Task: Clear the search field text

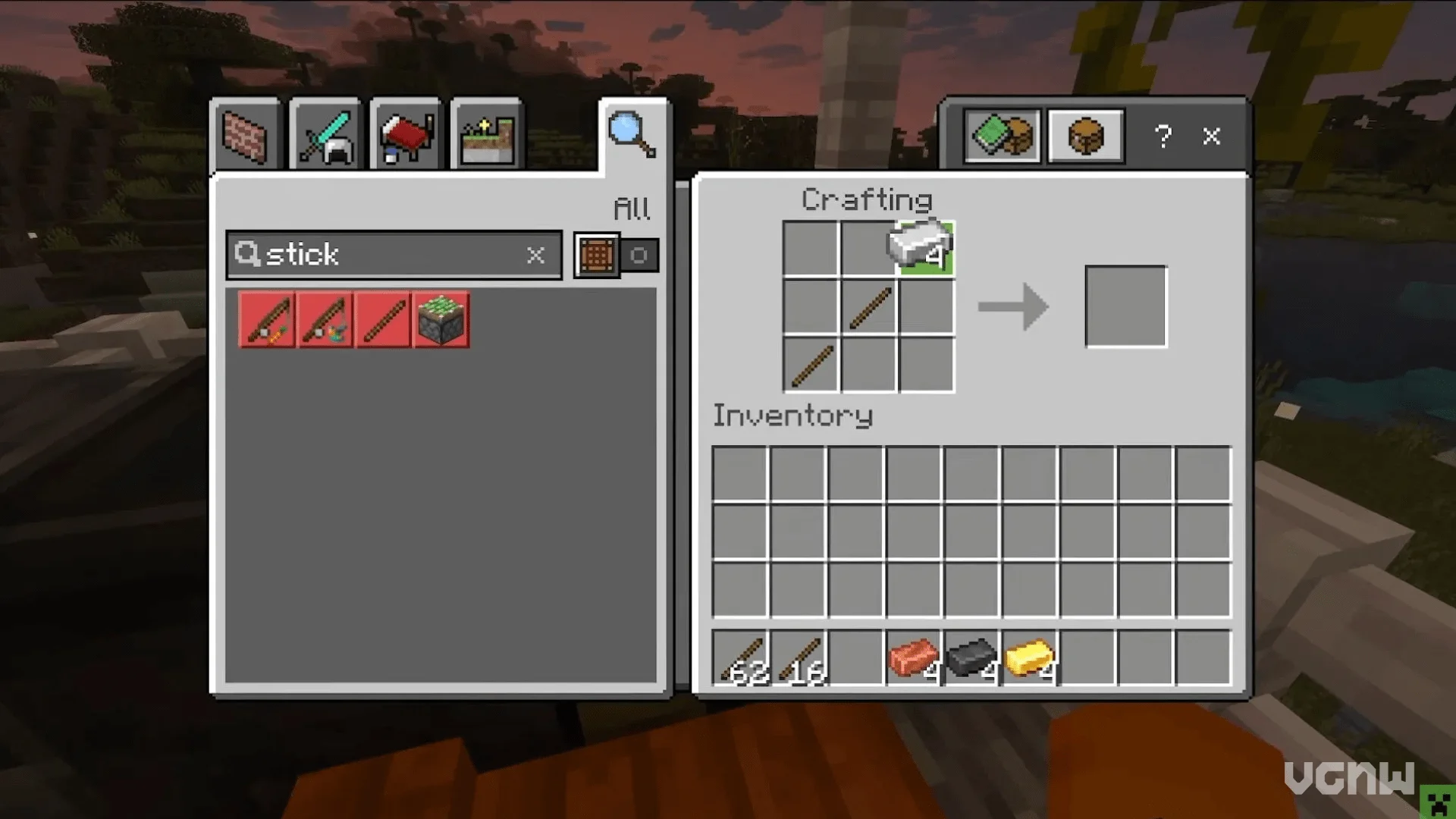Action: tap(535, 255)
